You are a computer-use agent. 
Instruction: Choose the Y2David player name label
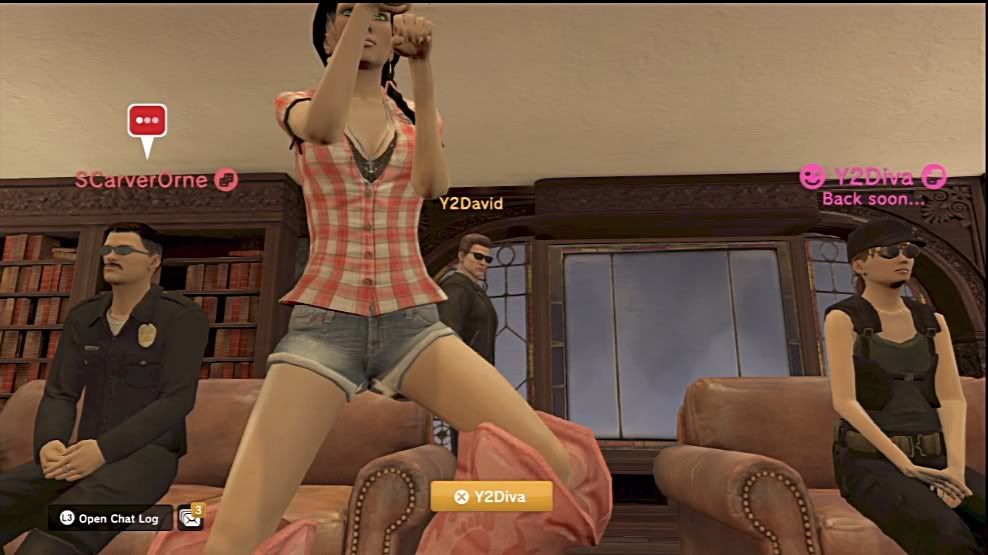coord(470,203)
